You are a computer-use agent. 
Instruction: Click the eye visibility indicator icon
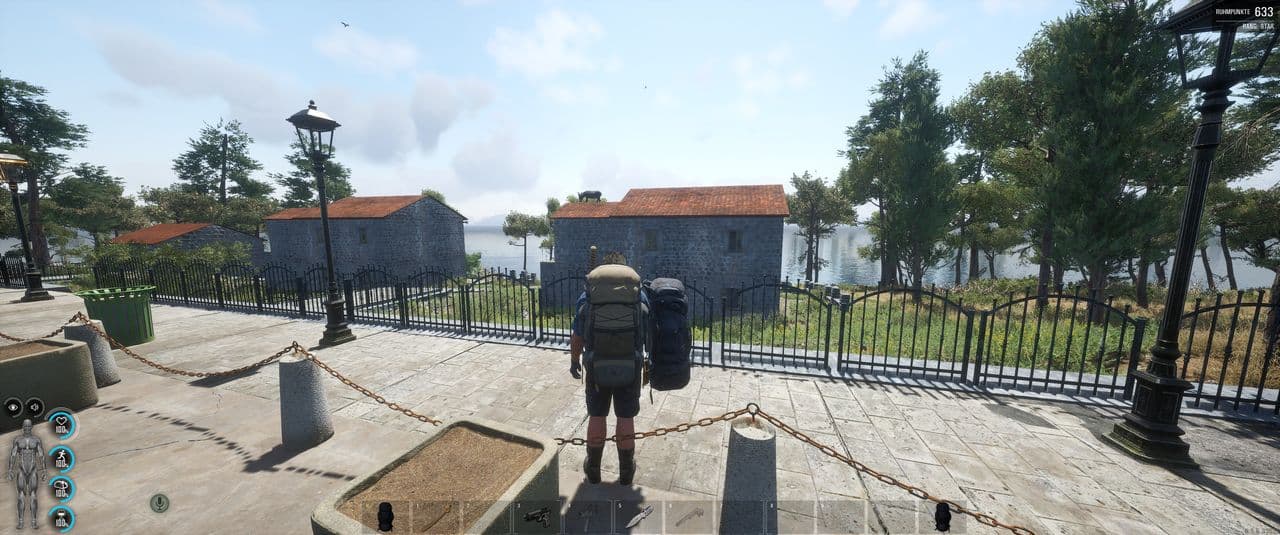(13, 406)
